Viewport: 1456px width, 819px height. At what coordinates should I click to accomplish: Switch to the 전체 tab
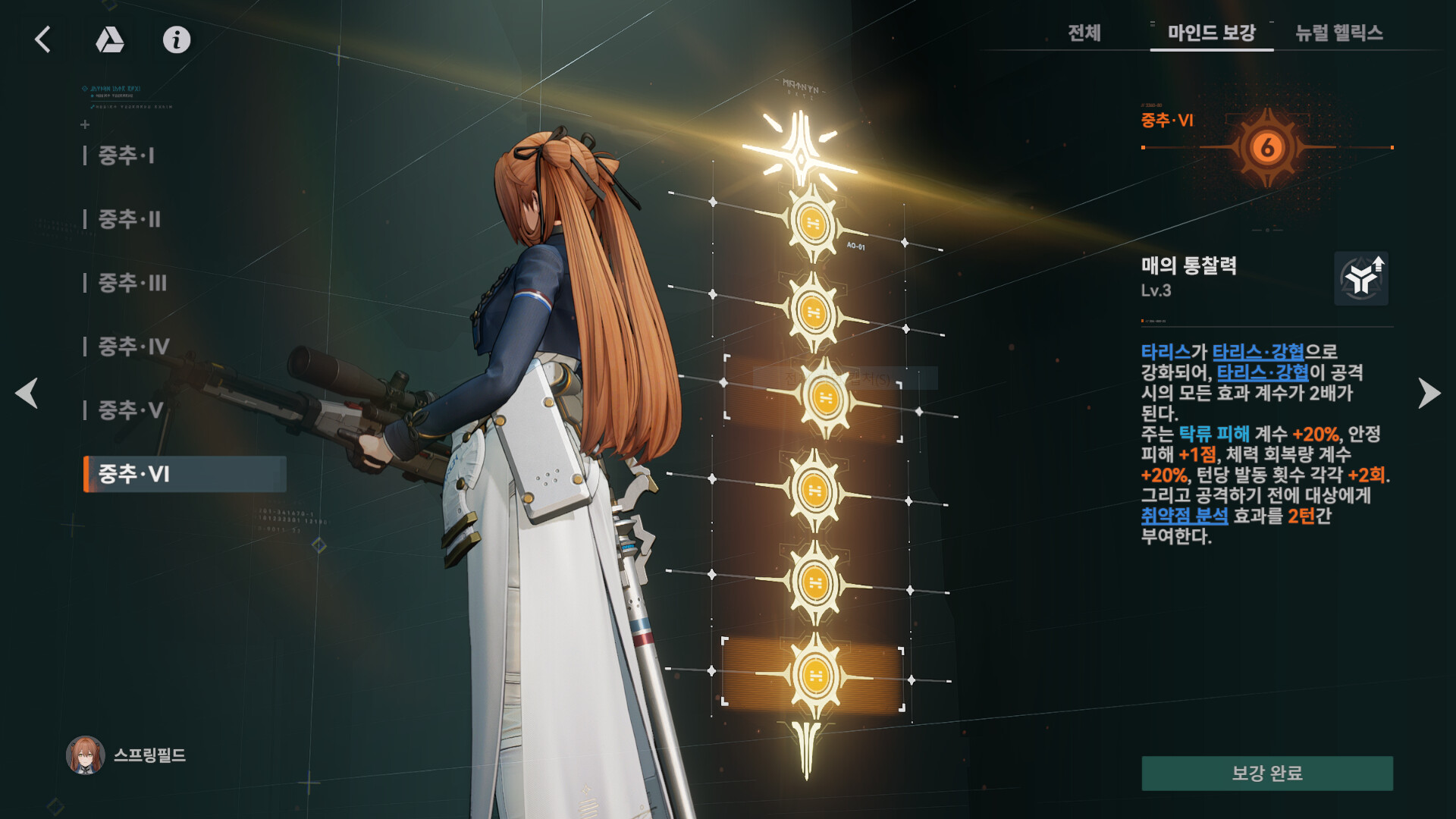pos(1084,33)
